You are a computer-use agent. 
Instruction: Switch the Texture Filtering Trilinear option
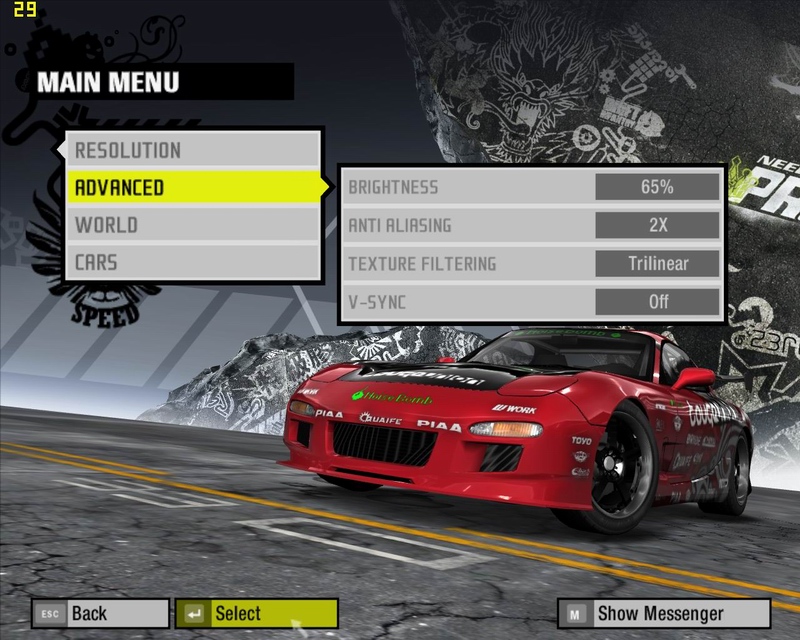(x=657, y=264)
